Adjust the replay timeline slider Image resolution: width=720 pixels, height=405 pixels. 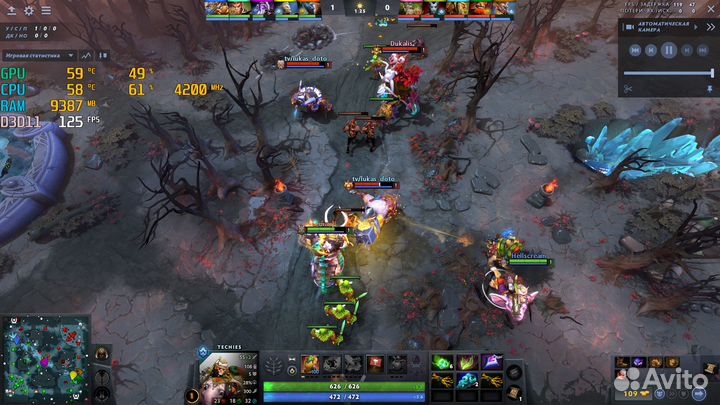[668, 72]
